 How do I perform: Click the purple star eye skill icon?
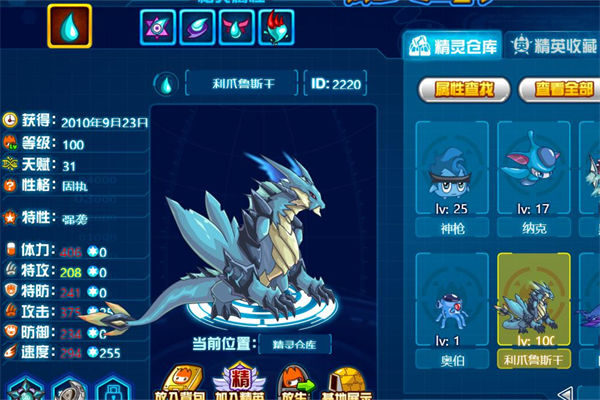pyautogui.click(x=156, y=28)
